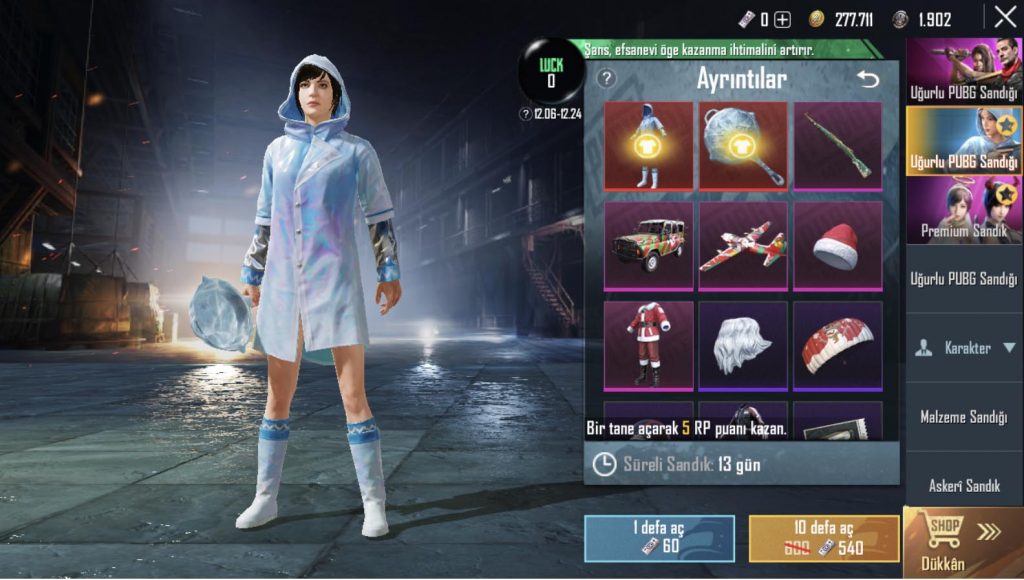Switch to the Premium Sandık tab
This screenshot has width=1024, height=580.
tap(964, 210)
